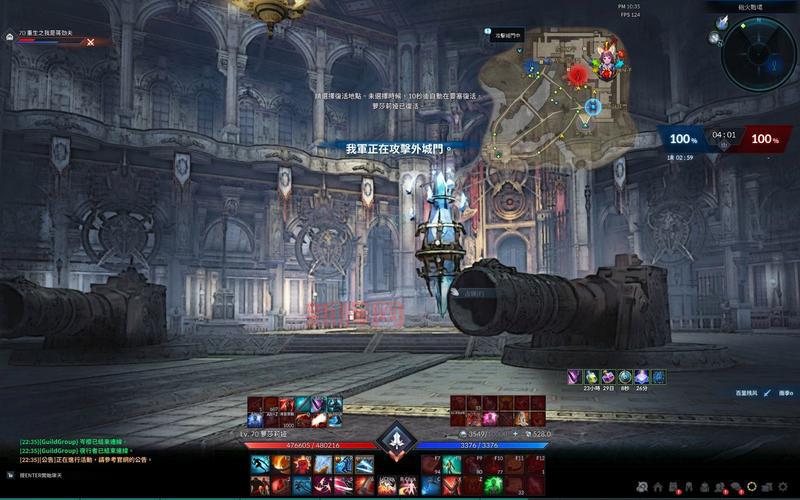Select the blue glowing circle marker on the map

pyautogui.click(x=593, y=105)
